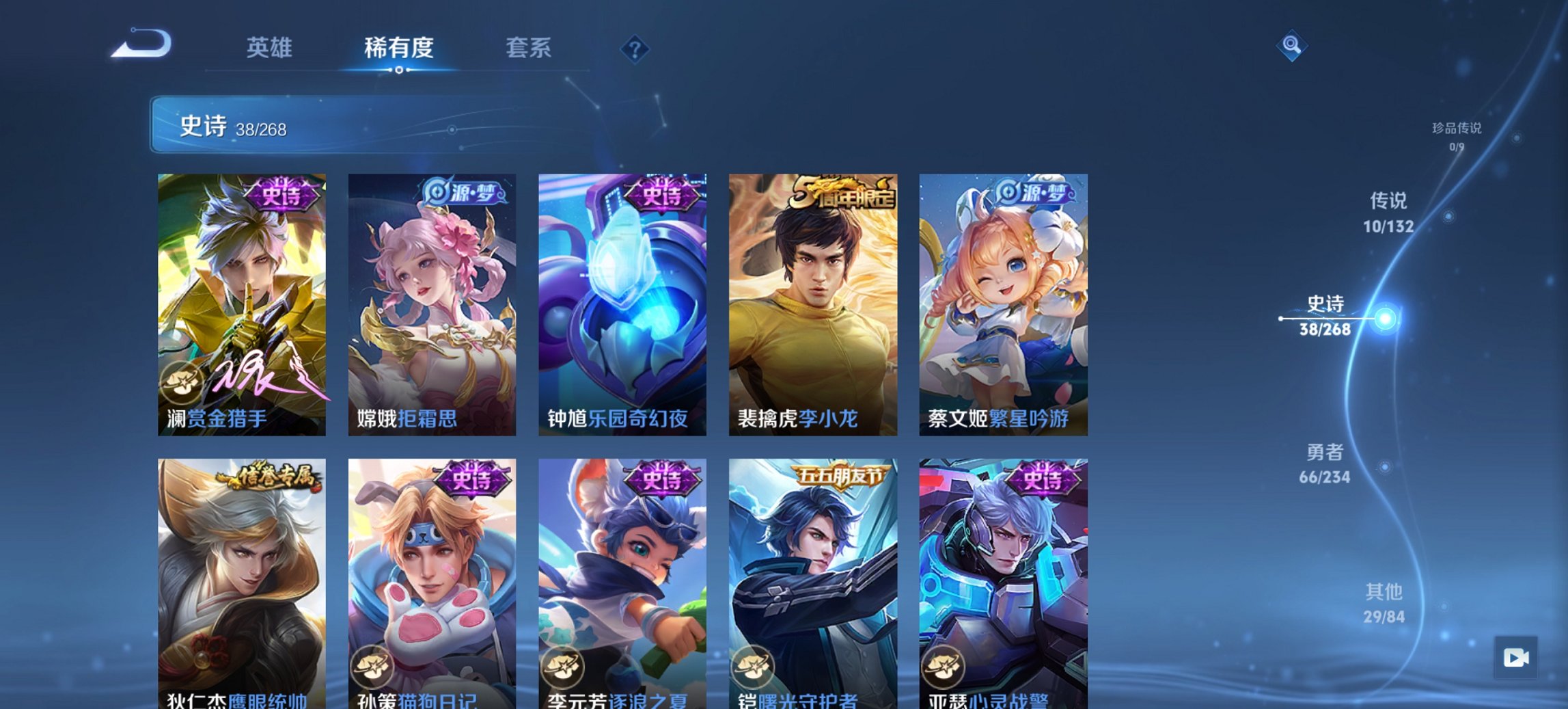Switch to the 英雄 tab
Image resolution: width=1568 pixels, height=709 pixels.
point(271,47)
